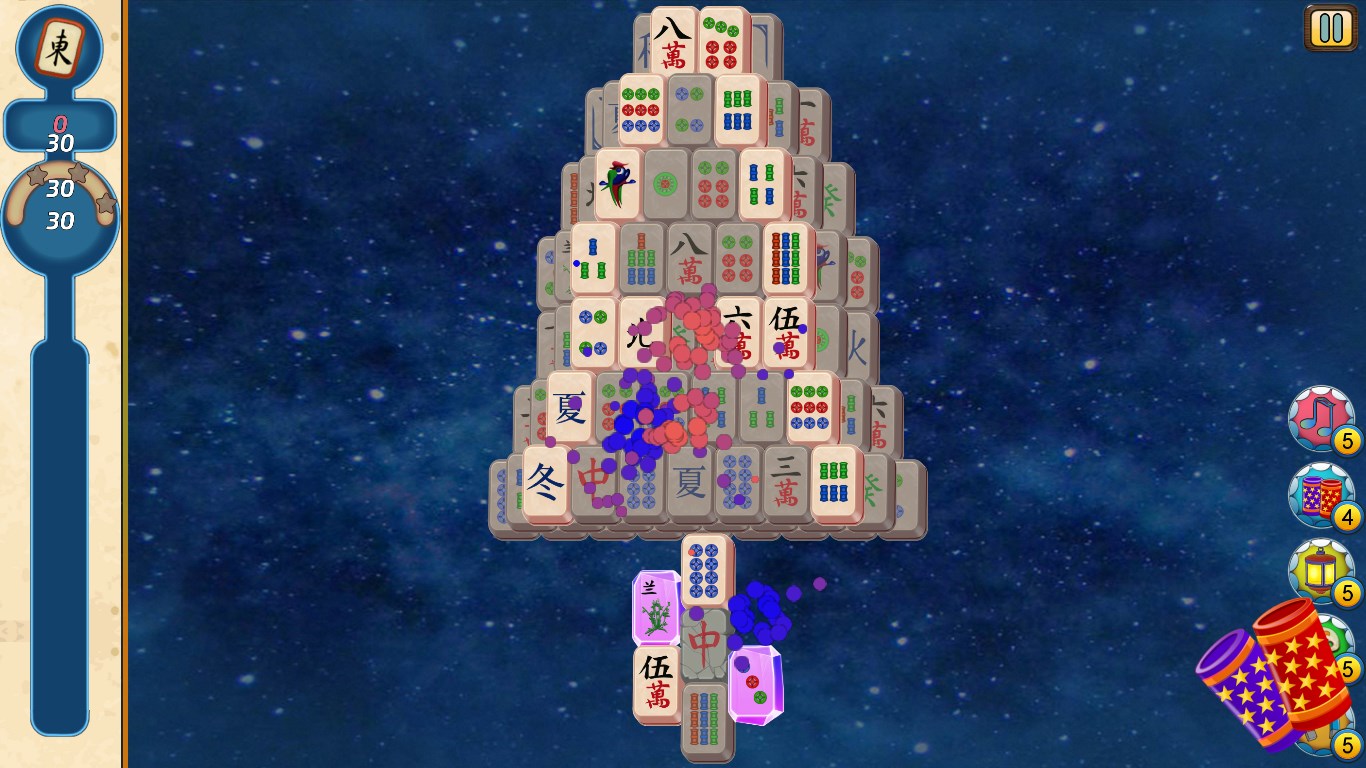
Task: Click the score display showing 0
Action: (x=60, y=124)
